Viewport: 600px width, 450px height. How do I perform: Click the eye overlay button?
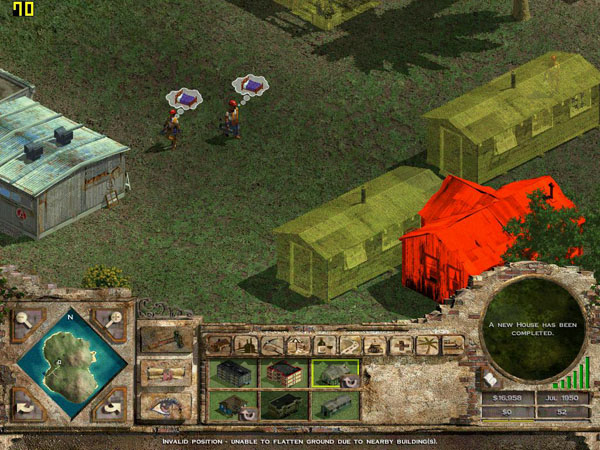click(x=166, y=405)
